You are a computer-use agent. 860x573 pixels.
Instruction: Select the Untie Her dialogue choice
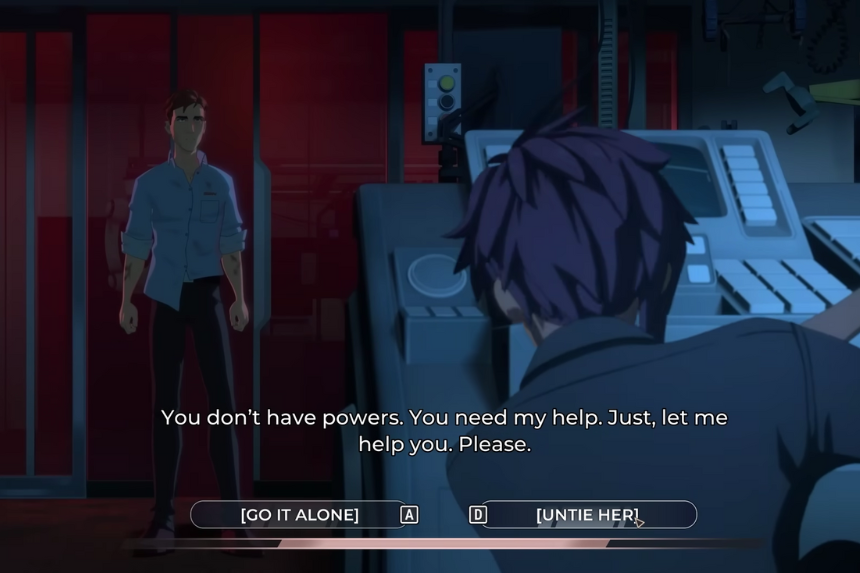coord(588,515)
